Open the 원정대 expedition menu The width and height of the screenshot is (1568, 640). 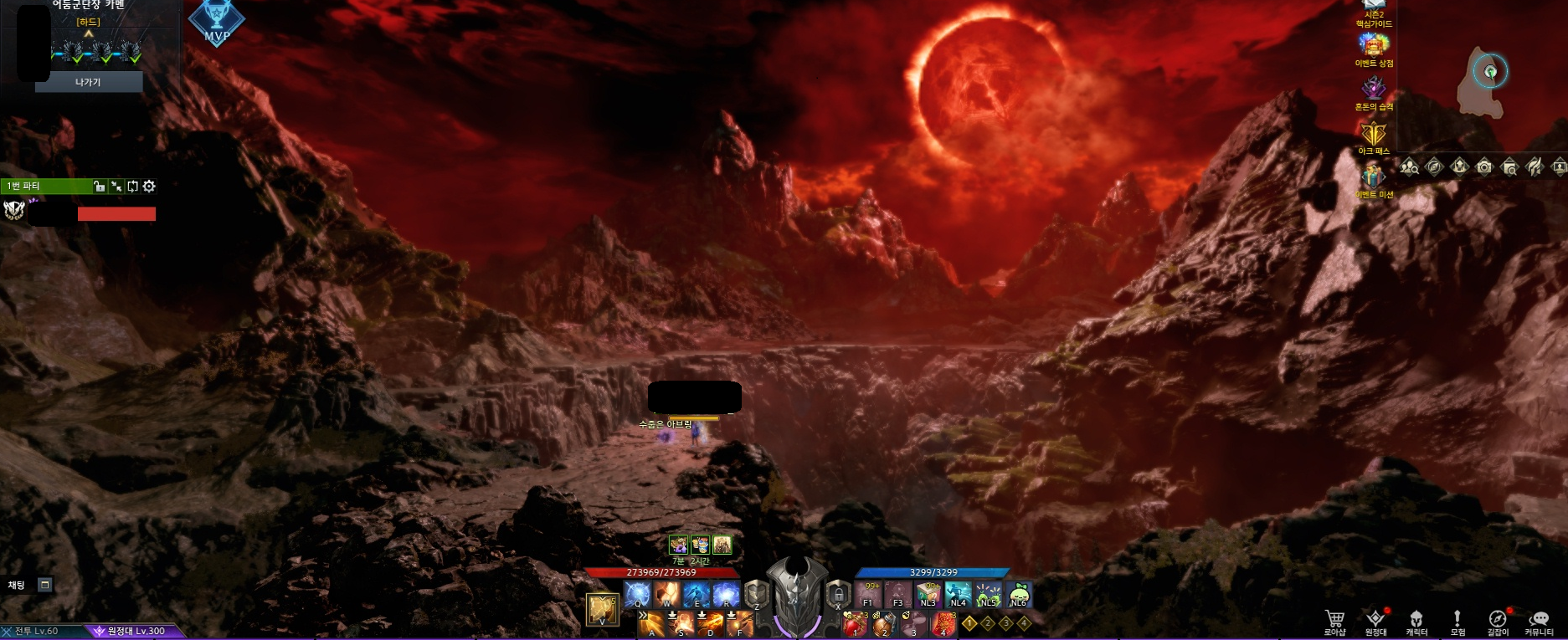point(1375,620)
